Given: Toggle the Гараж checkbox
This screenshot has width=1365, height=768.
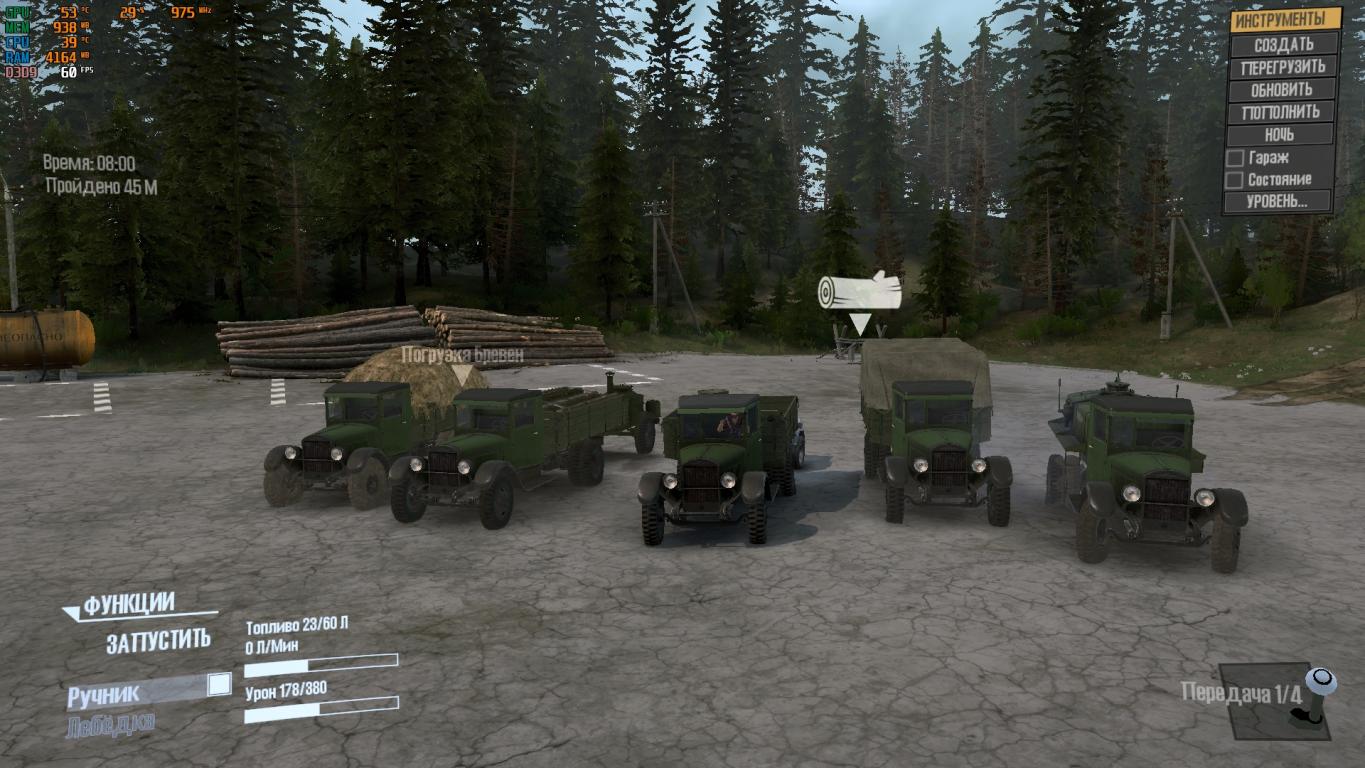Looking at the screenshot, I should click(1236, 158).
